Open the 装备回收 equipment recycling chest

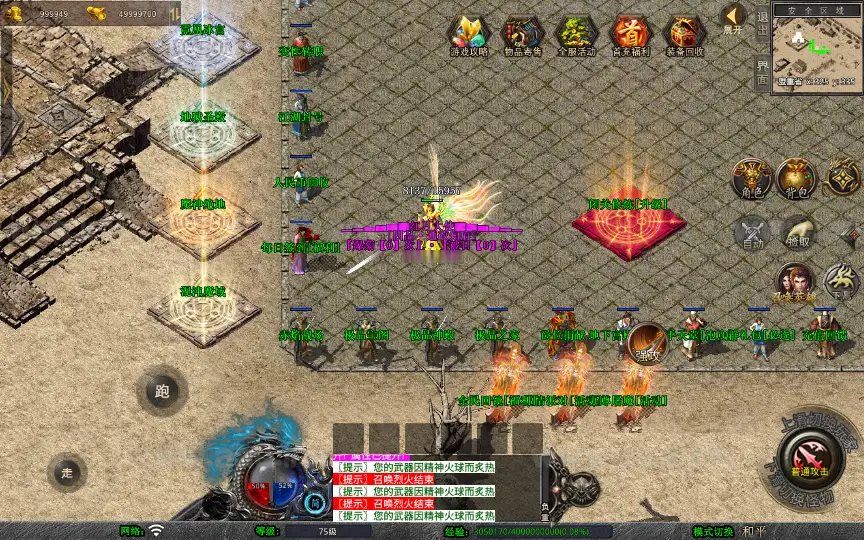(x=685, y=35)
